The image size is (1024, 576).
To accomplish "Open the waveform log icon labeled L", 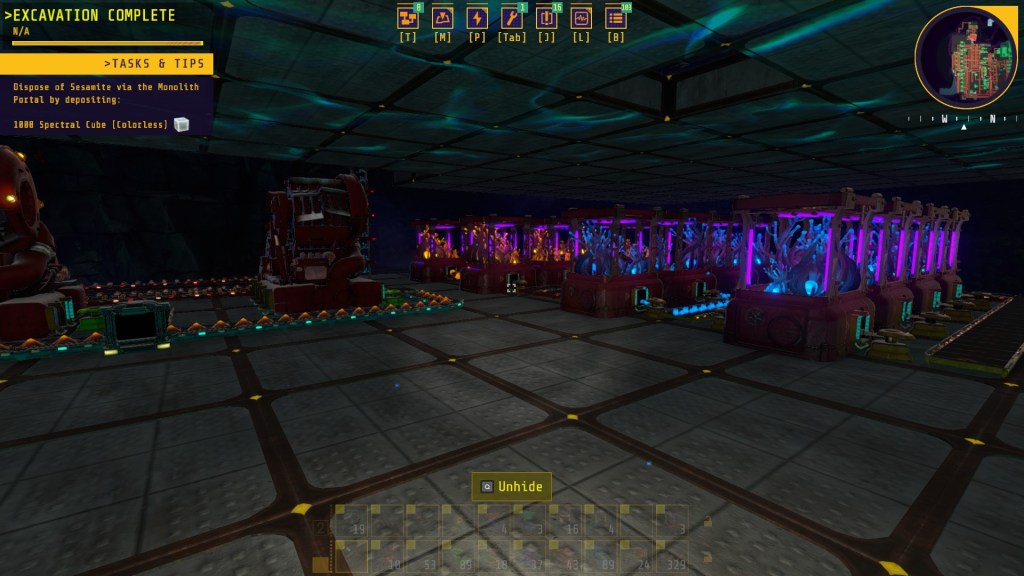I will (x=581, y=19).
